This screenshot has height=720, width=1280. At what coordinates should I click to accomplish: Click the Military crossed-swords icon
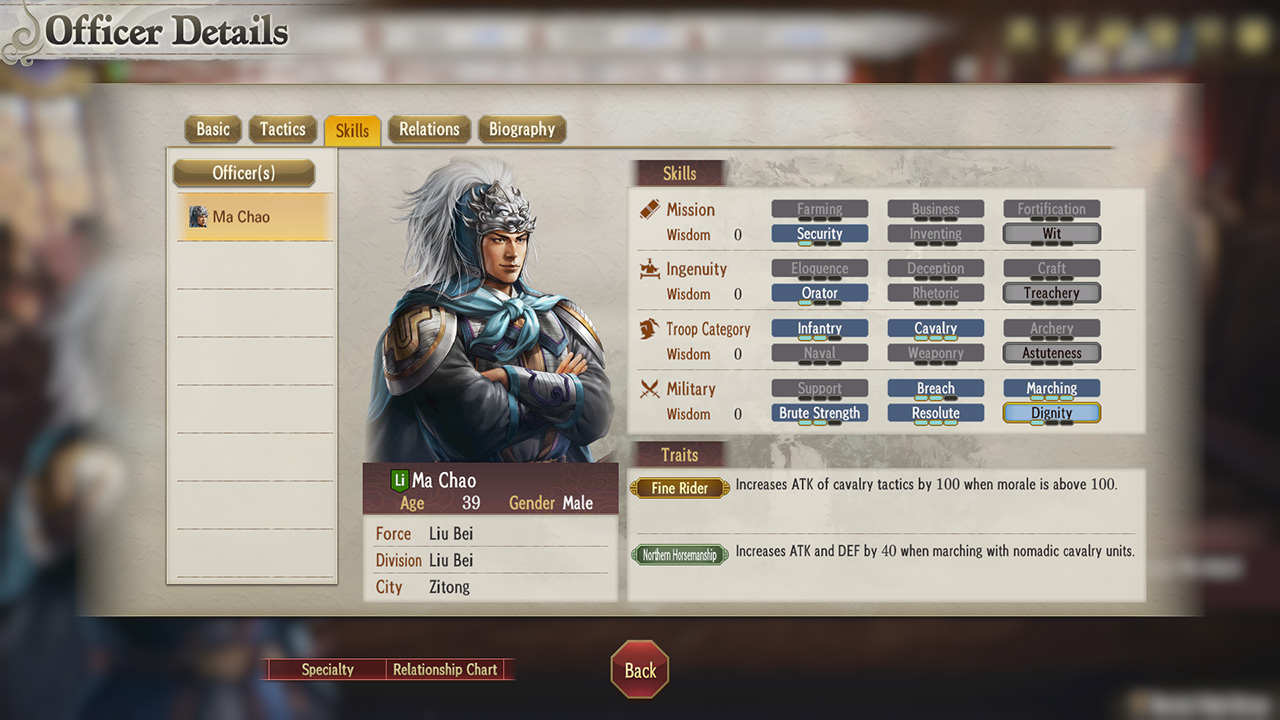pyautogui.click(x=648, y=389)
